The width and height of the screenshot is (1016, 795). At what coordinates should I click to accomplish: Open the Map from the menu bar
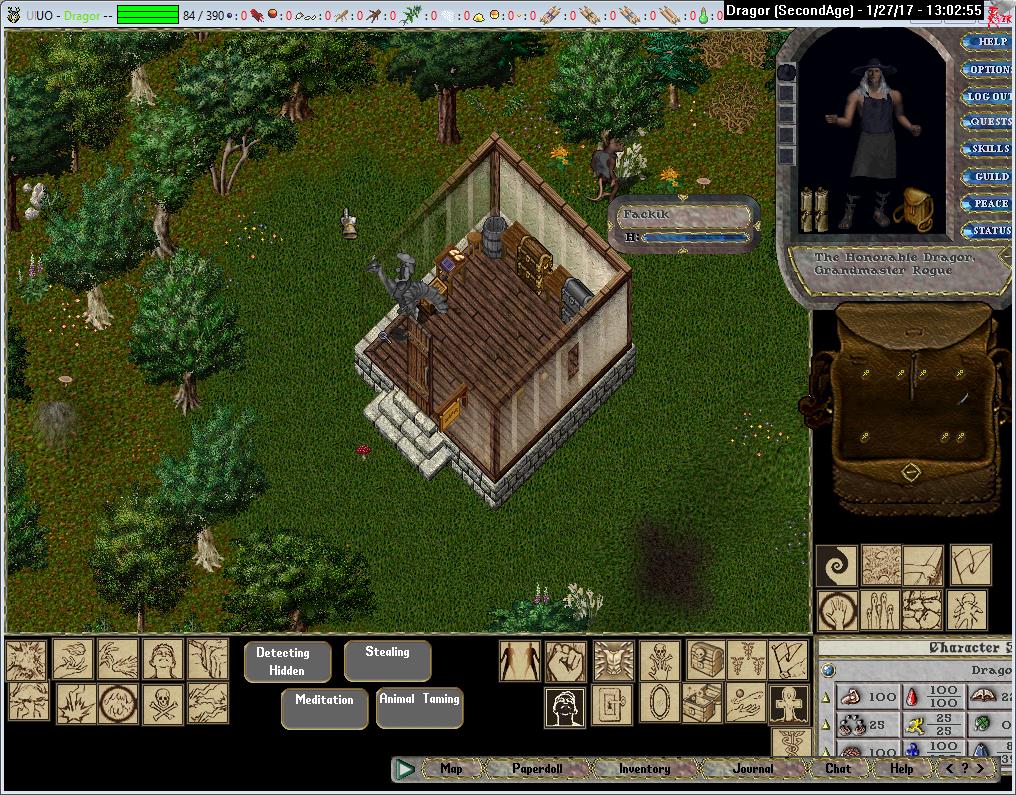[452, 769]
